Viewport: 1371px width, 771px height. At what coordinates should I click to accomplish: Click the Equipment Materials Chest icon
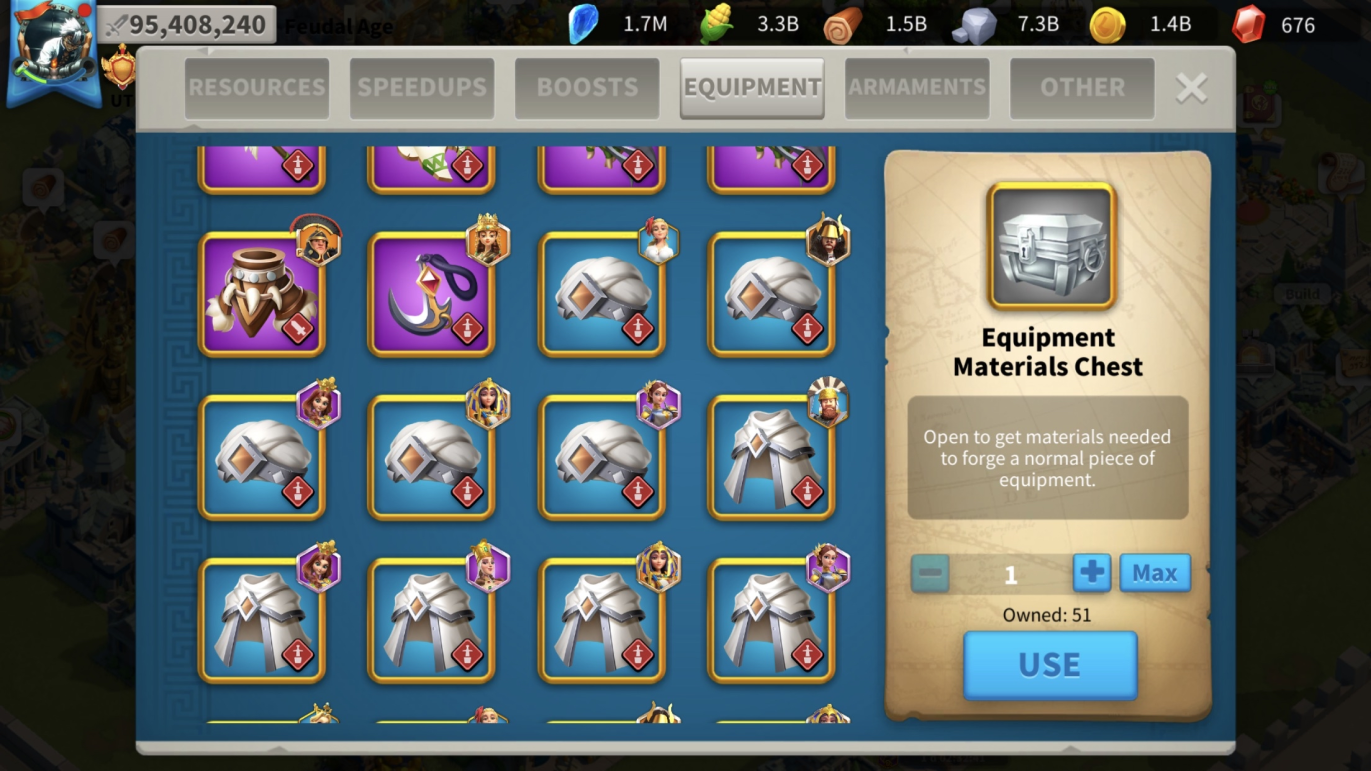click(1051, 246)
